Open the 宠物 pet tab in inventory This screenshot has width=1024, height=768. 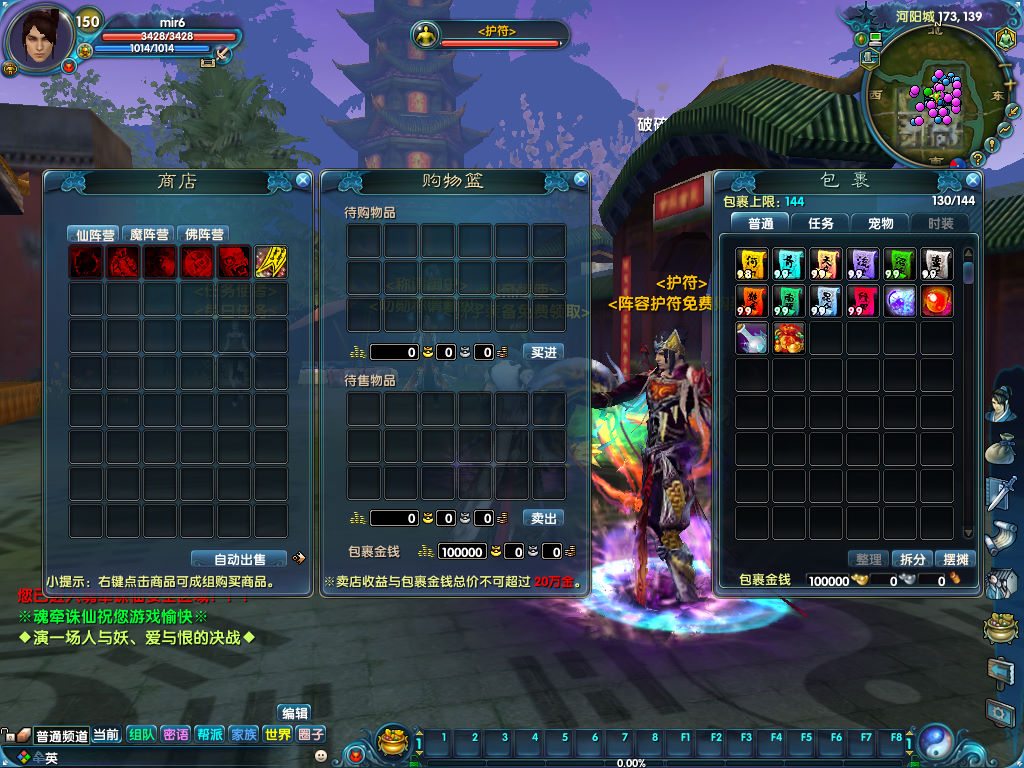point(880,223)
